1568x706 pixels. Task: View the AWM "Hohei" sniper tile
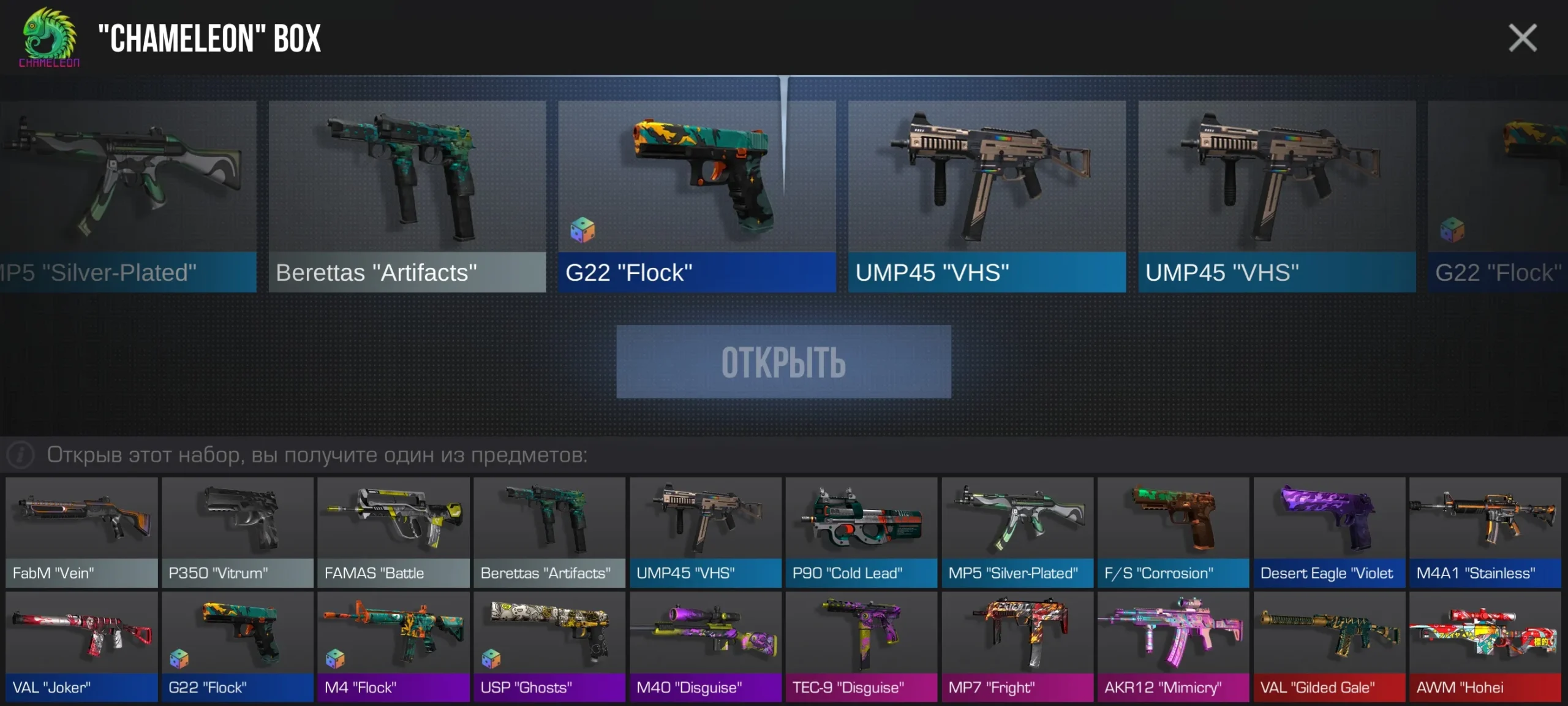(1485, 646)
